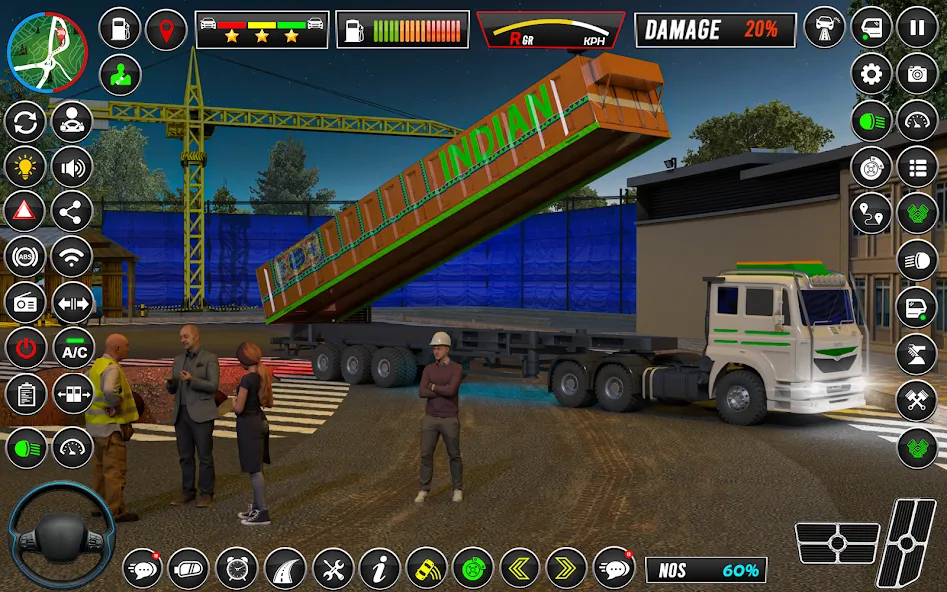Toggle the ABS brake button
This screenshot has width=947, height=592.
(26, 257)
